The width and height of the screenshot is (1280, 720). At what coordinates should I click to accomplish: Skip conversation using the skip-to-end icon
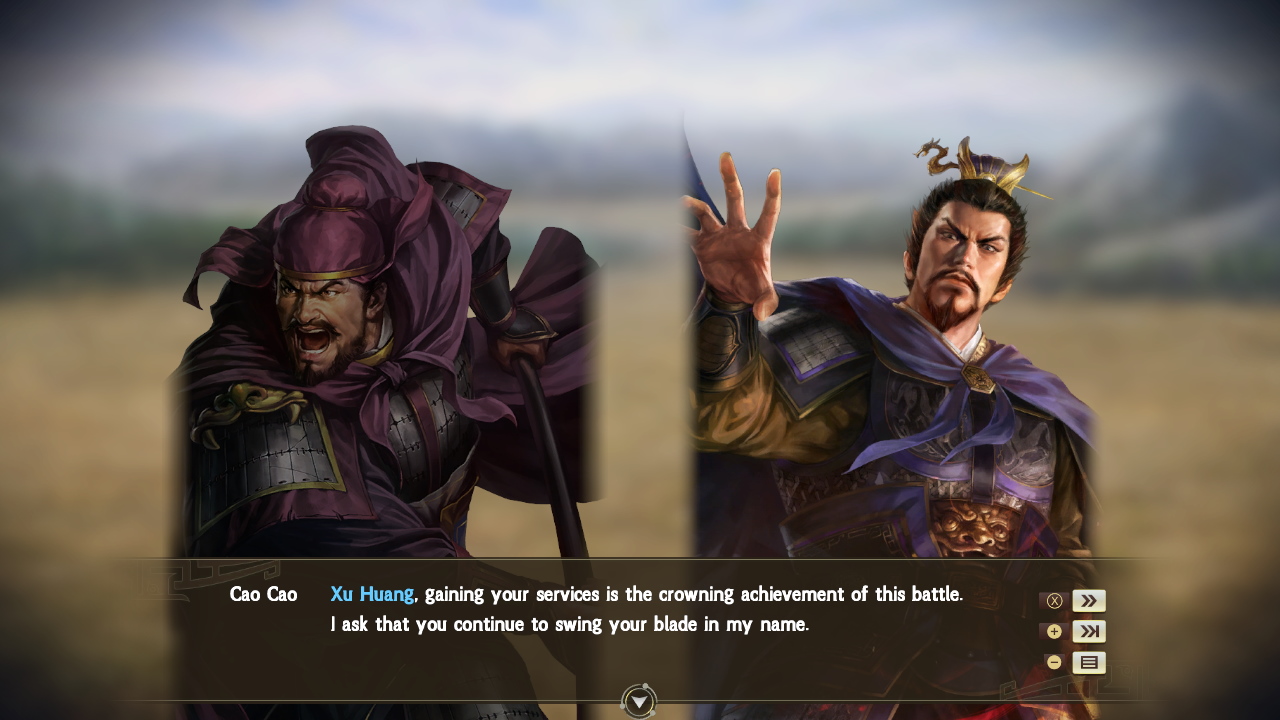(1088, 631)
